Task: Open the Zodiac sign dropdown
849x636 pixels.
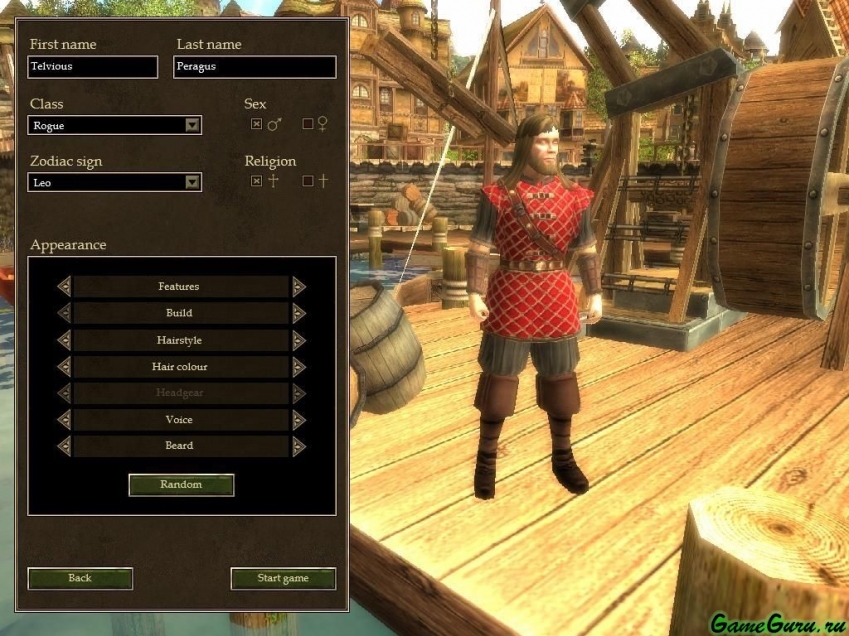Action: coord(192,183)
